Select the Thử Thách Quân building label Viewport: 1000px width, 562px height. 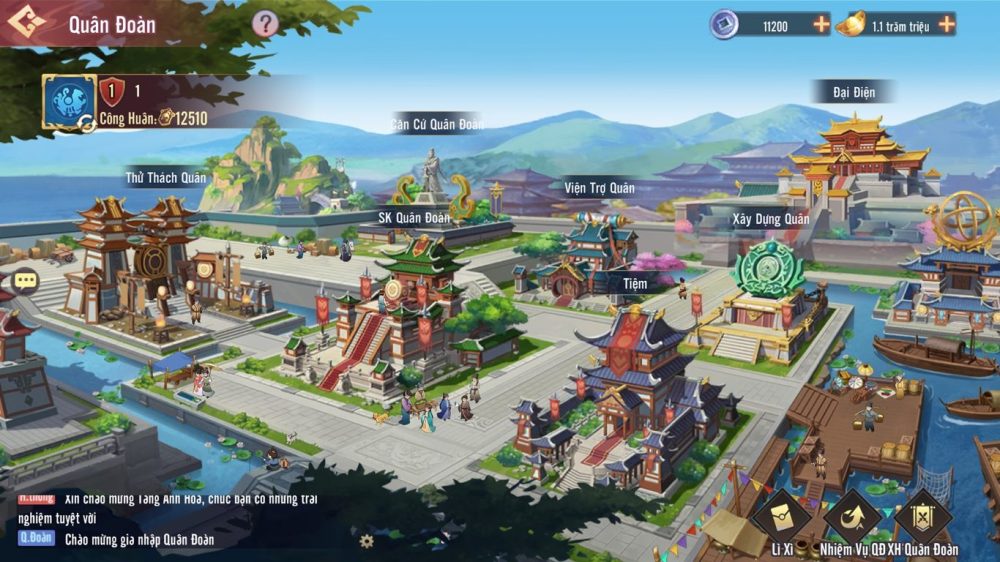166,178
